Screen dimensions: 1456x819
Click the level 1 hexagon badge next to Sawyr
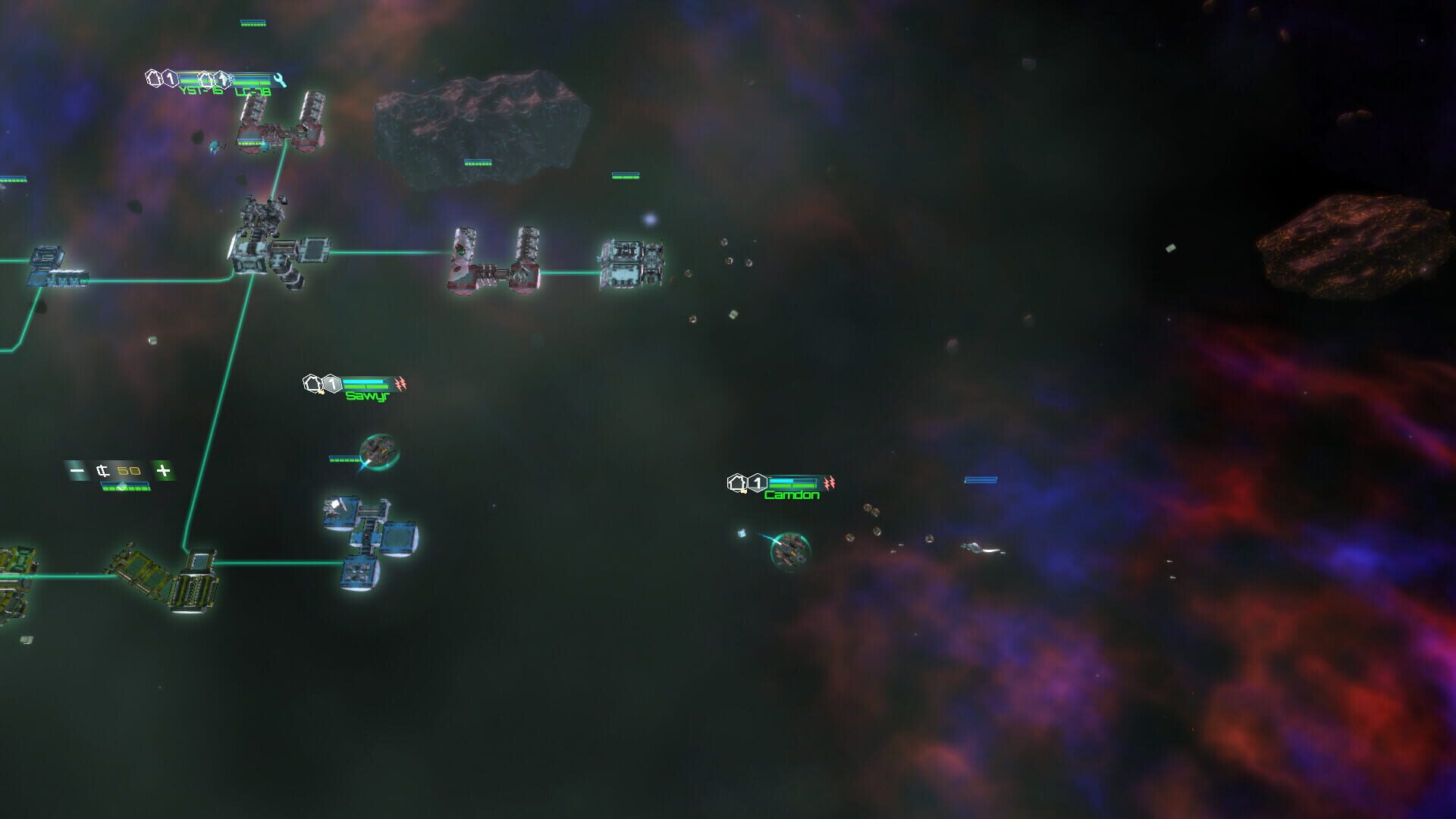[331, 384]
